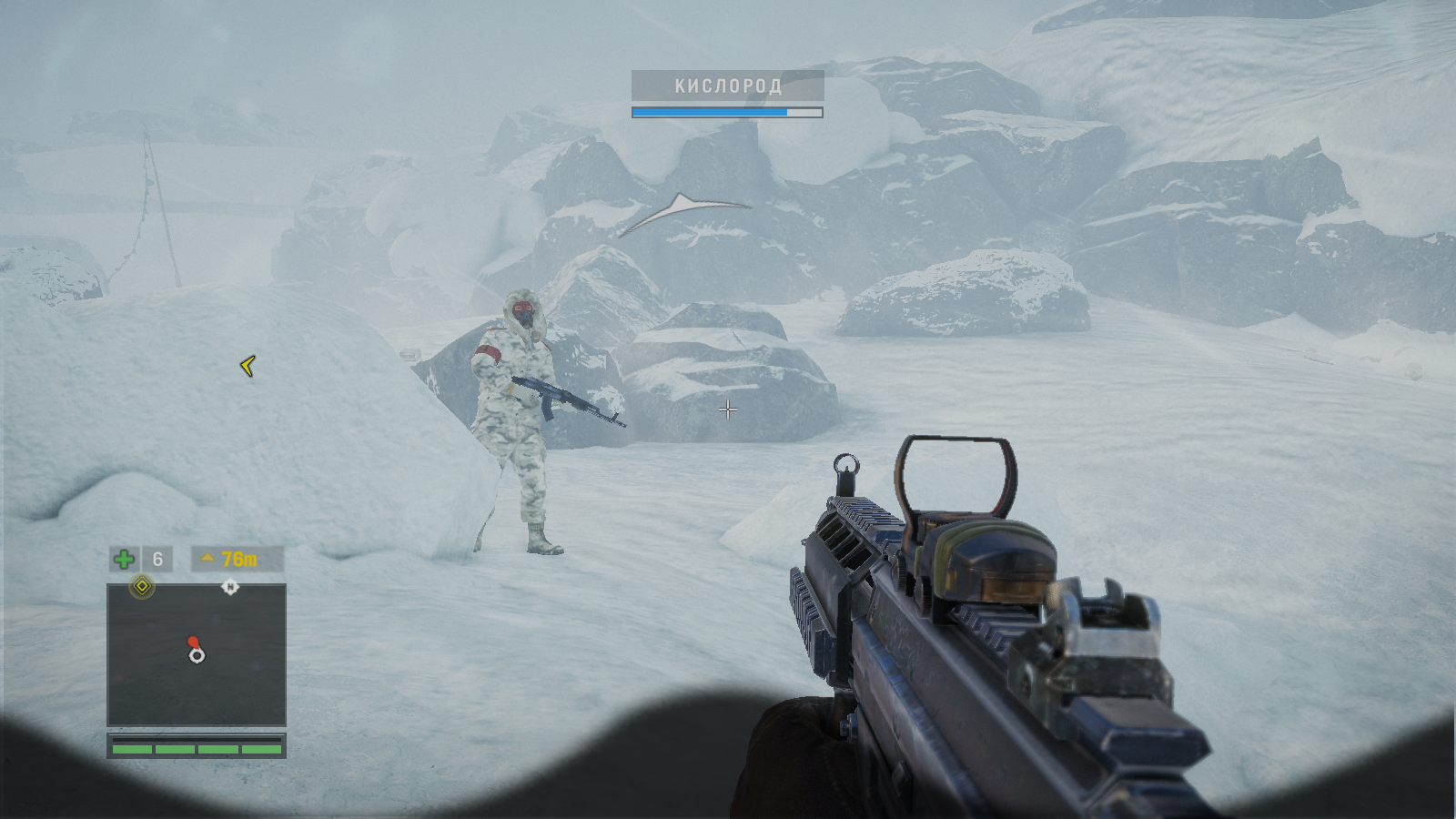Select the green medkit cross icon
Viewport: 1456px width, 819px height.
click(x=124, y=559)
